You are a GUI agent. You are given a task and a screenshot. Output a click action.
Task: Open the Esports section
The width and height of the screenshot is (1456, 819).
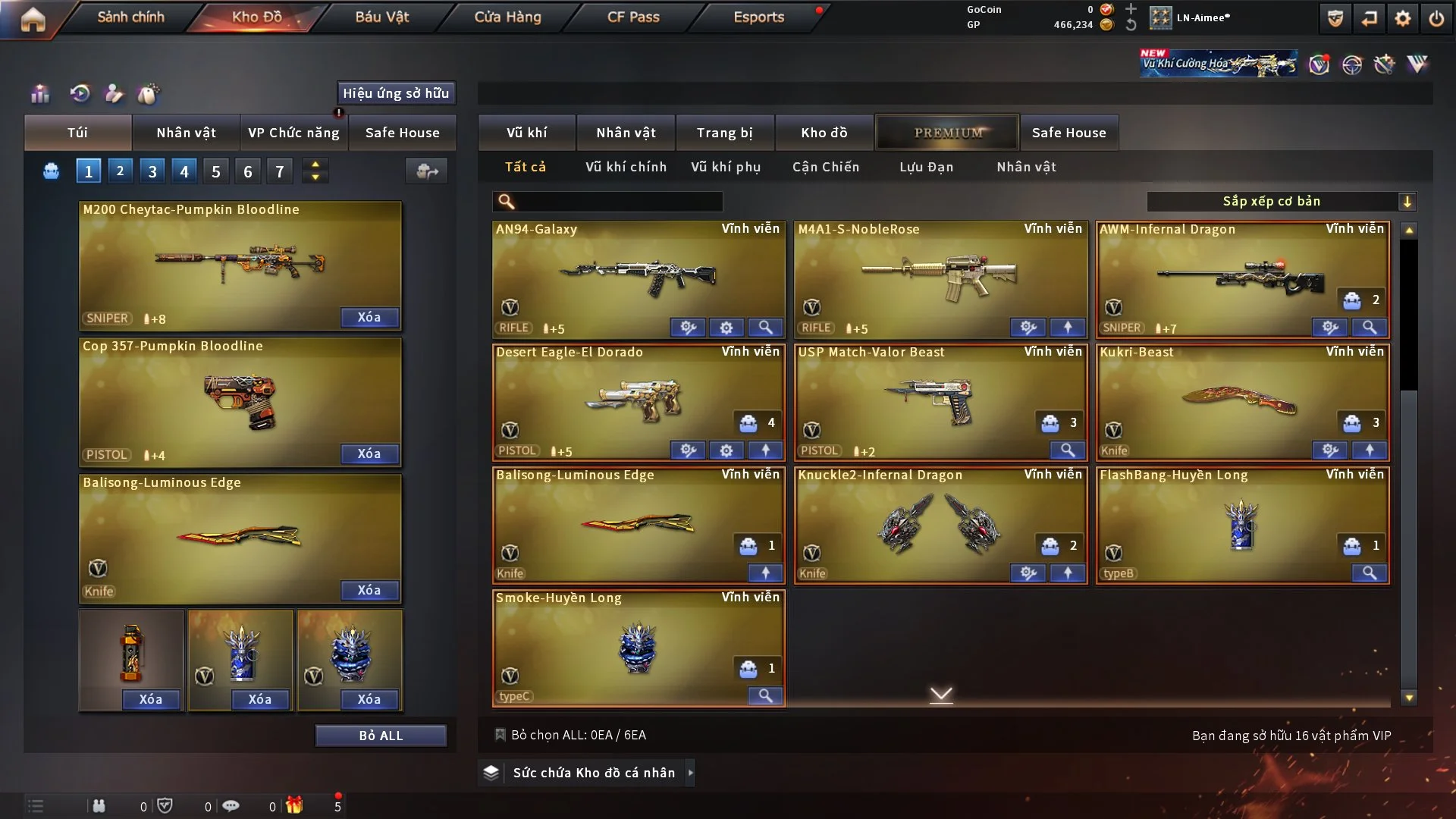click(x=758, y=17)
